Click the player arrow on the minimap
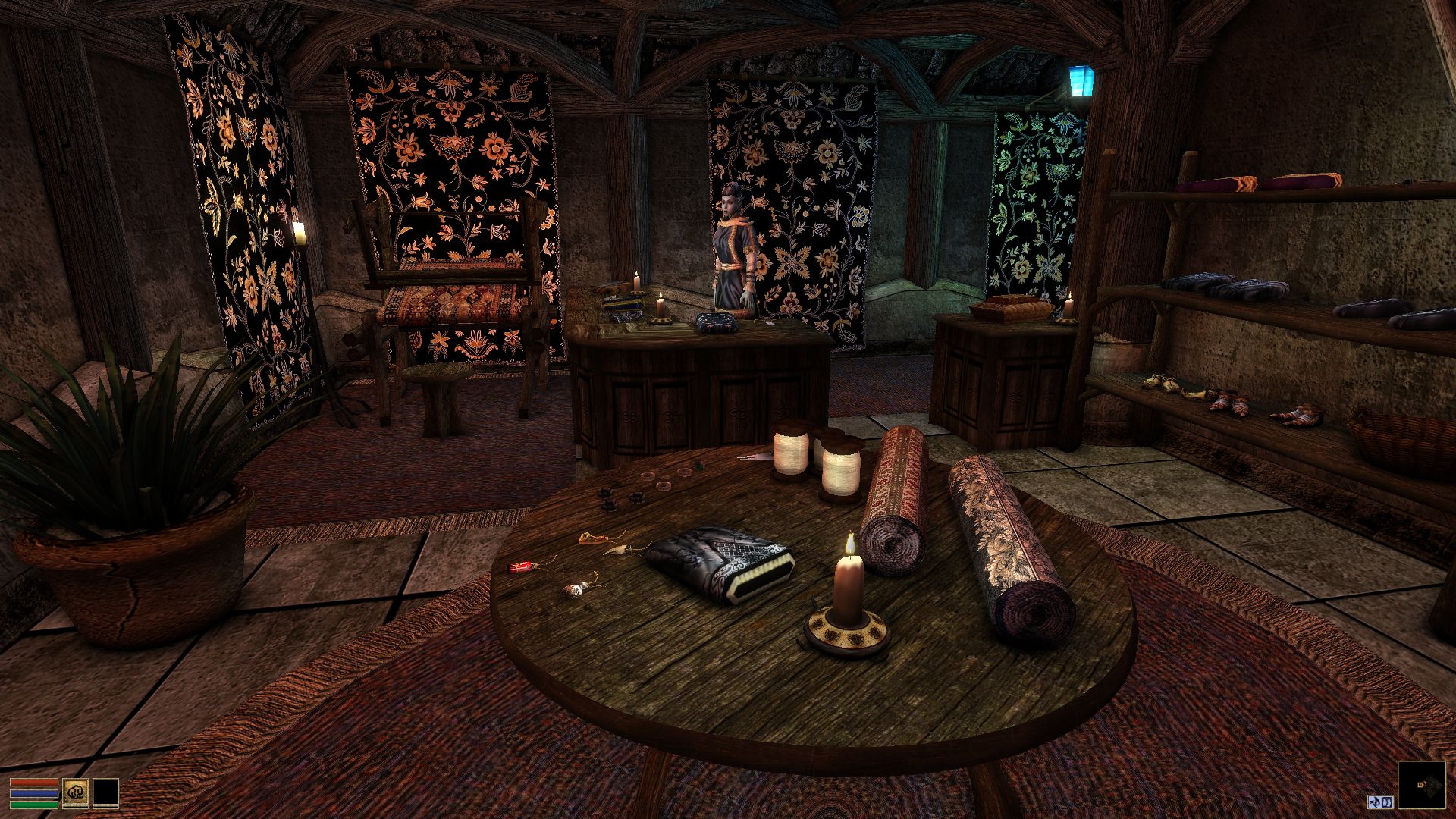The width and height of the screenshot is (1456, 819). pos(1421,784)
